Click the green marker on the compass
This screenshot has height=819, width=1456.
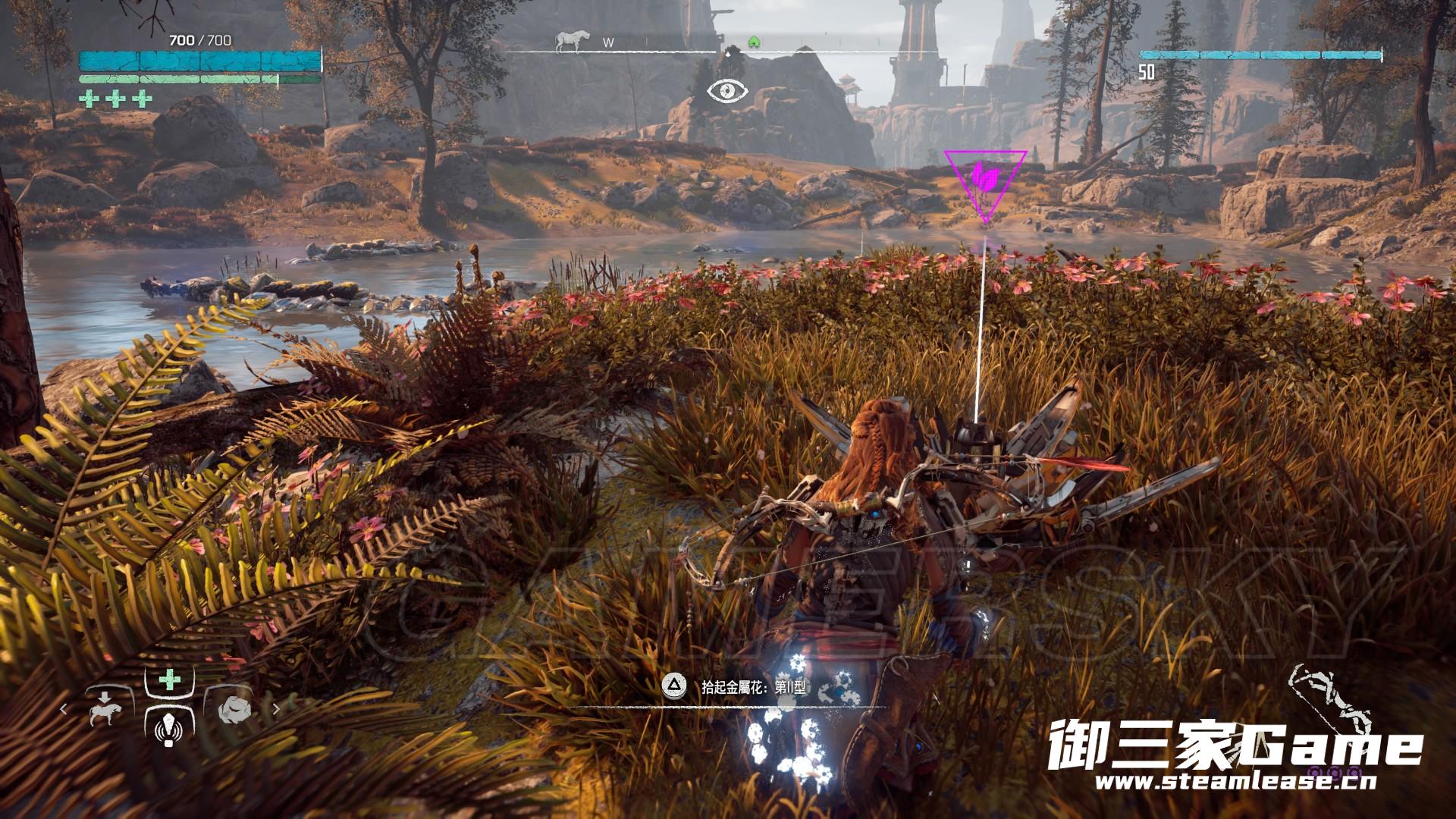click(x=754, y=42)
